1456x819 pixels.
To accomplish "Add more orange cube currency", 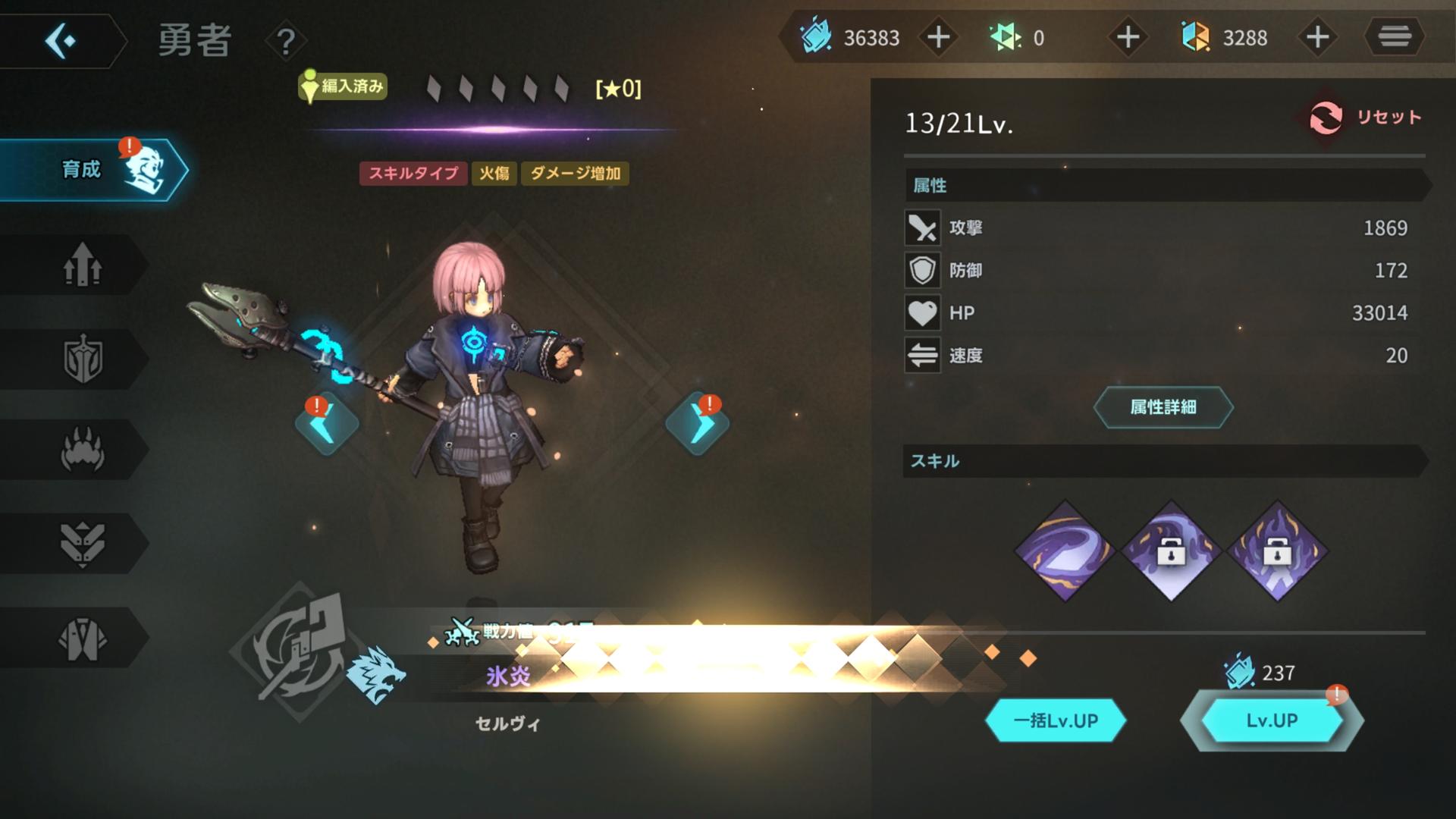I will click(1317, 37).
